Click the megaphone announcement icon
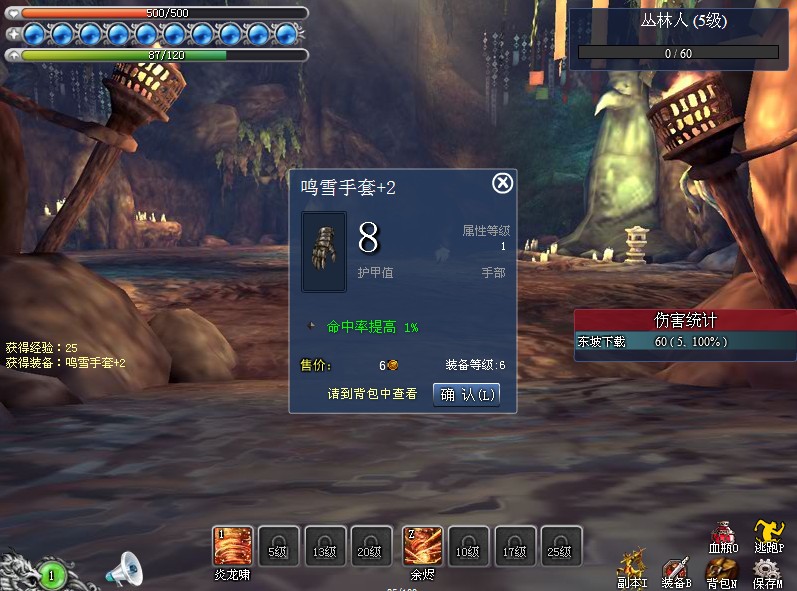 point(125,570)
